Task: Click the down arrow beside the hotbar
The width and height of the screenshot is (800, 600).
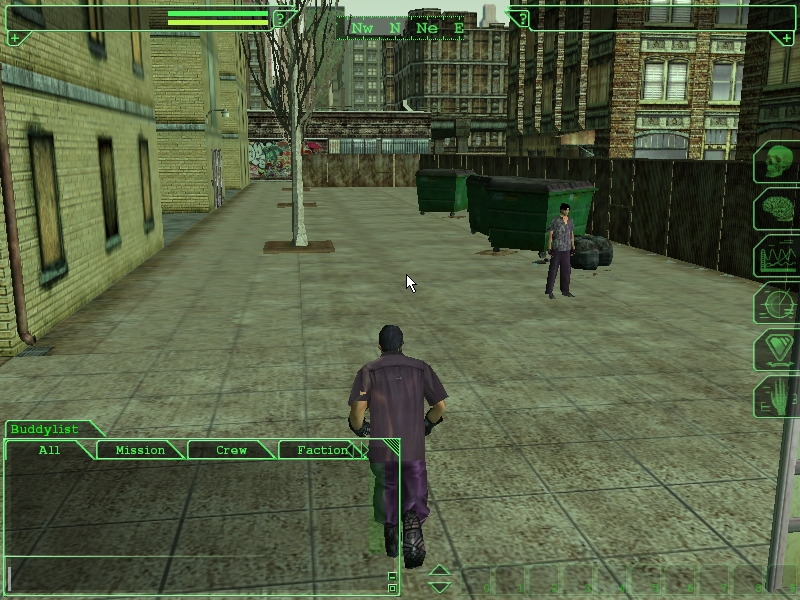Action: tap(440, 586)
